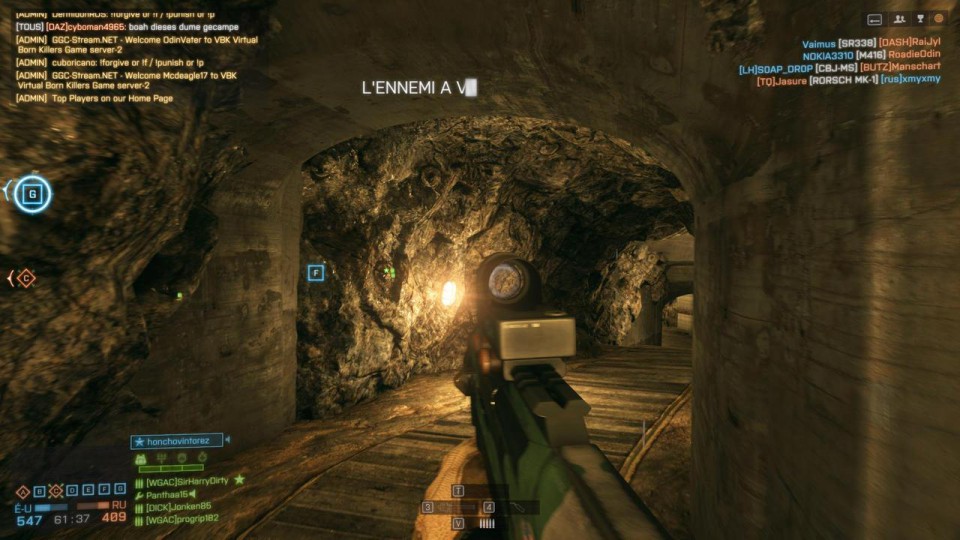Viewport: 960px width, 540px height.
Task: Click the orange globe icon
Action: 939,18
